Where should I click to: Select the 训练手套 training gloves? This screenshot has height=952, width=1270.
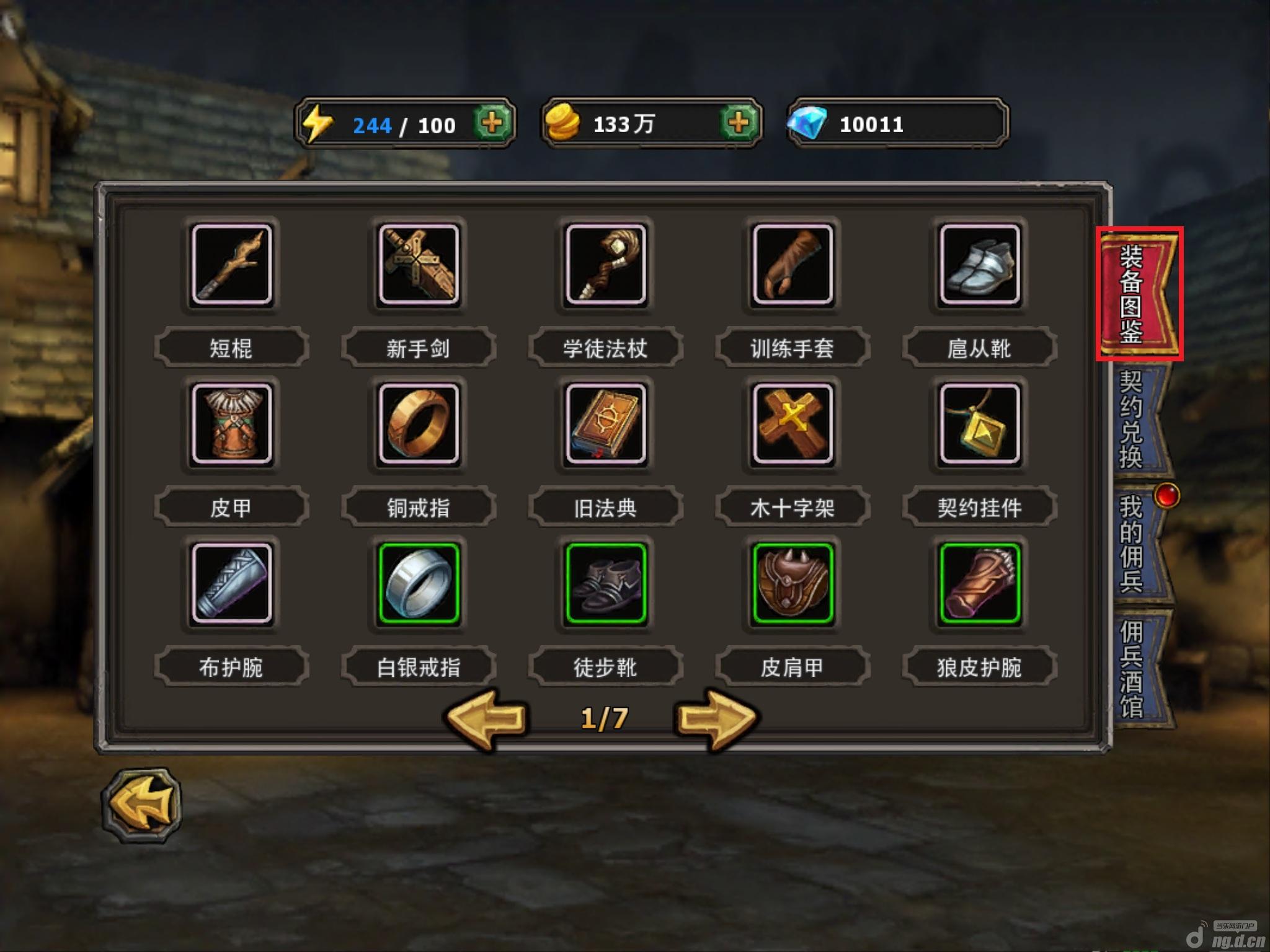pos(793,265)
